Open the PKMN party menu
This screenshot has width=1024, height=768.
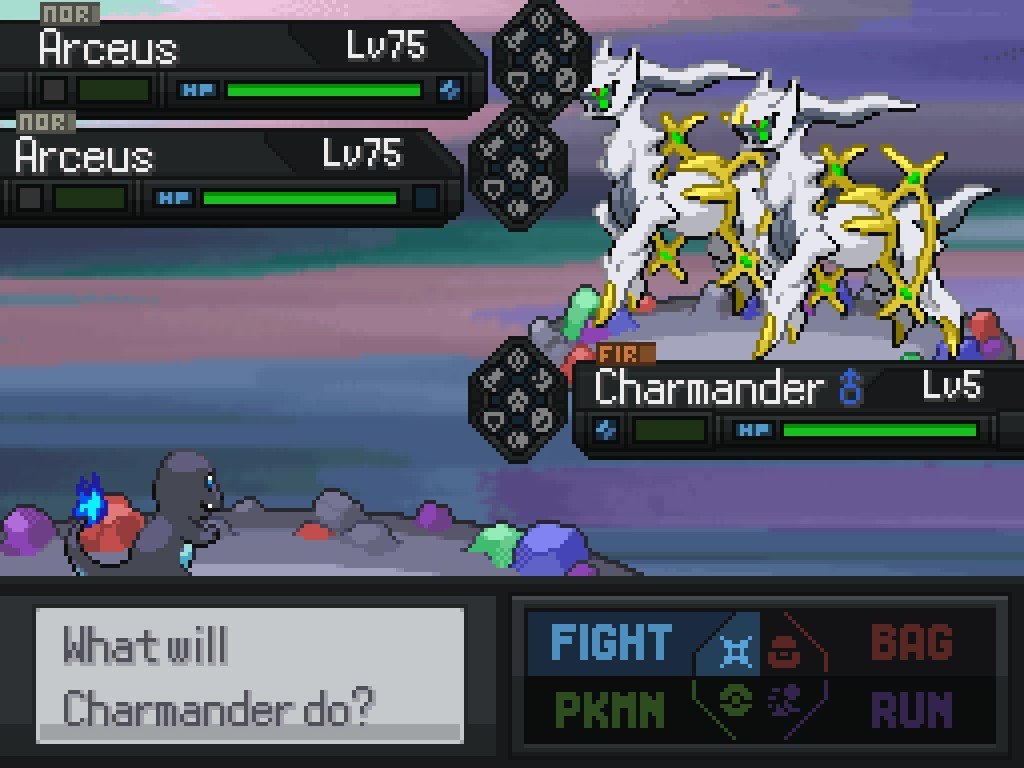pyautogui.click(x=609, y=709)
